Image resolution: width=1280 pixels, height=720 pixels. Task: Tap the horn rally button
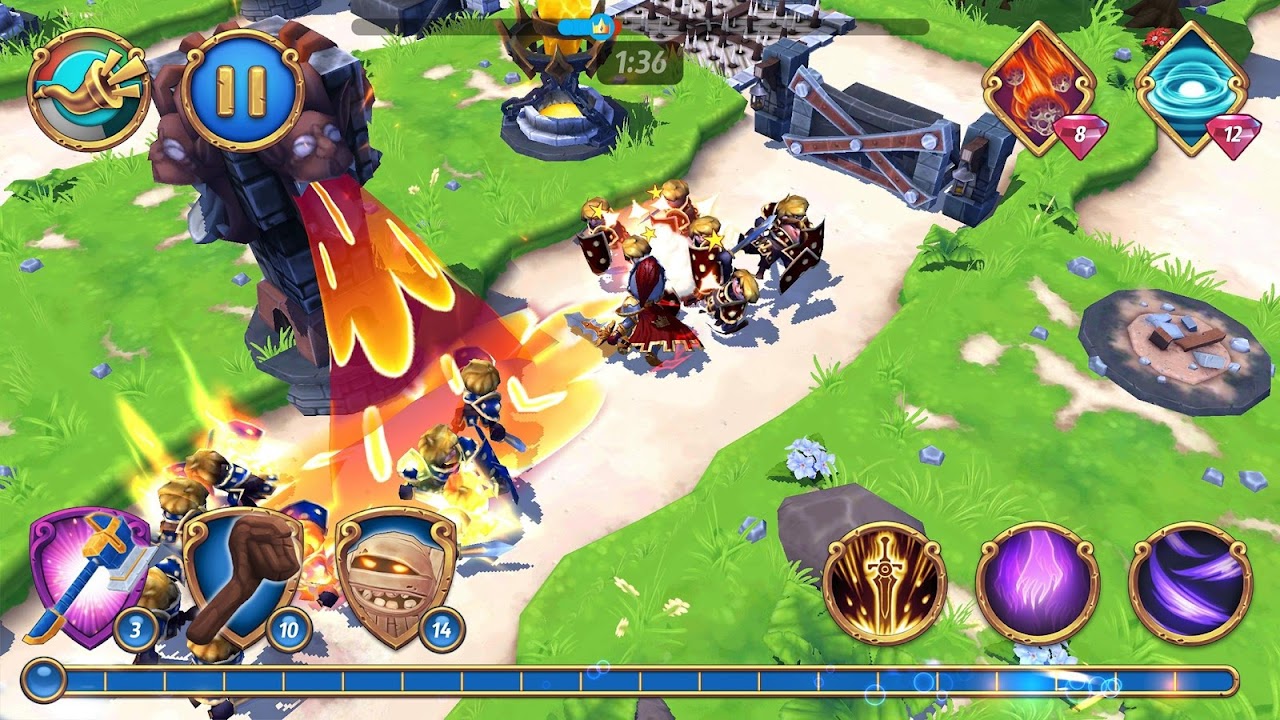pyautogui.click(x=88, y=90)
